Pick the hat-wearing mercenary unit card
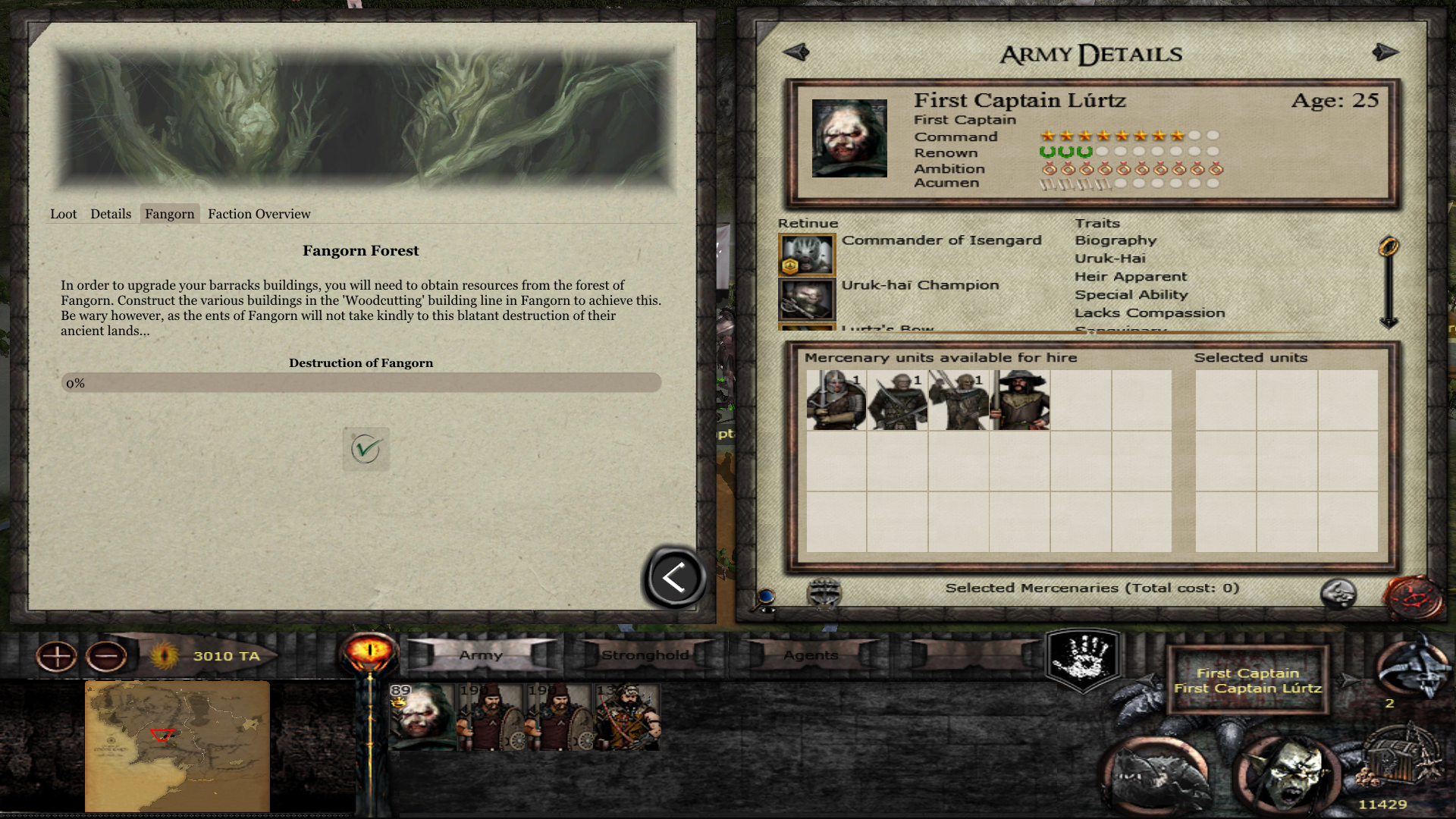 1020,400
